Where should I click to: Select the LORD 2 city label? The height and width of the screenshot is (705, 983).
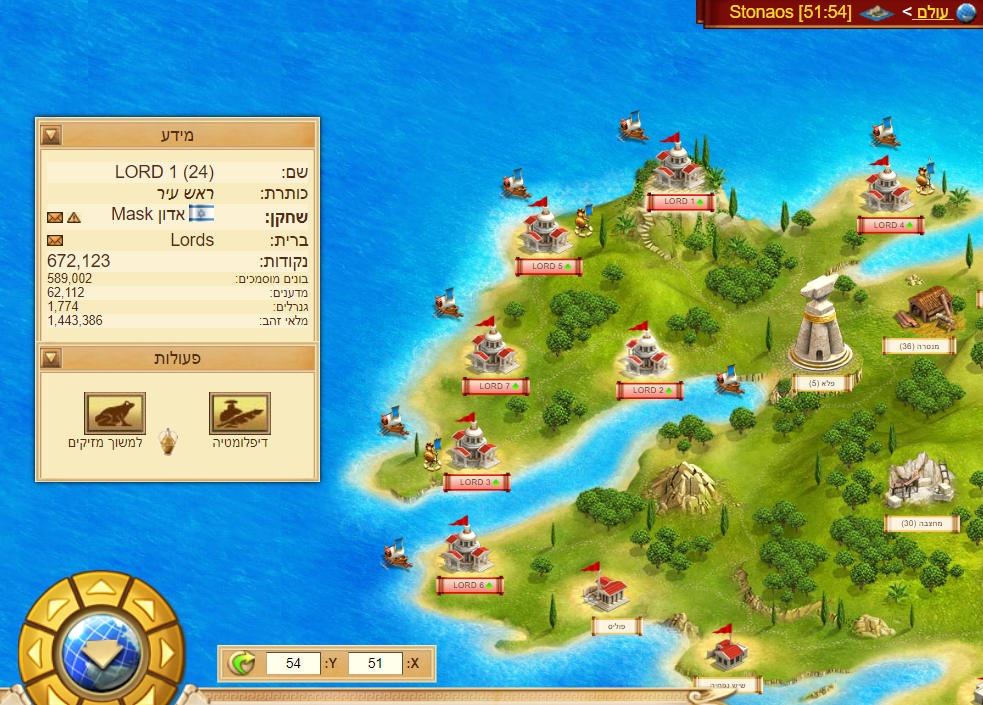[x=649, y=391]
